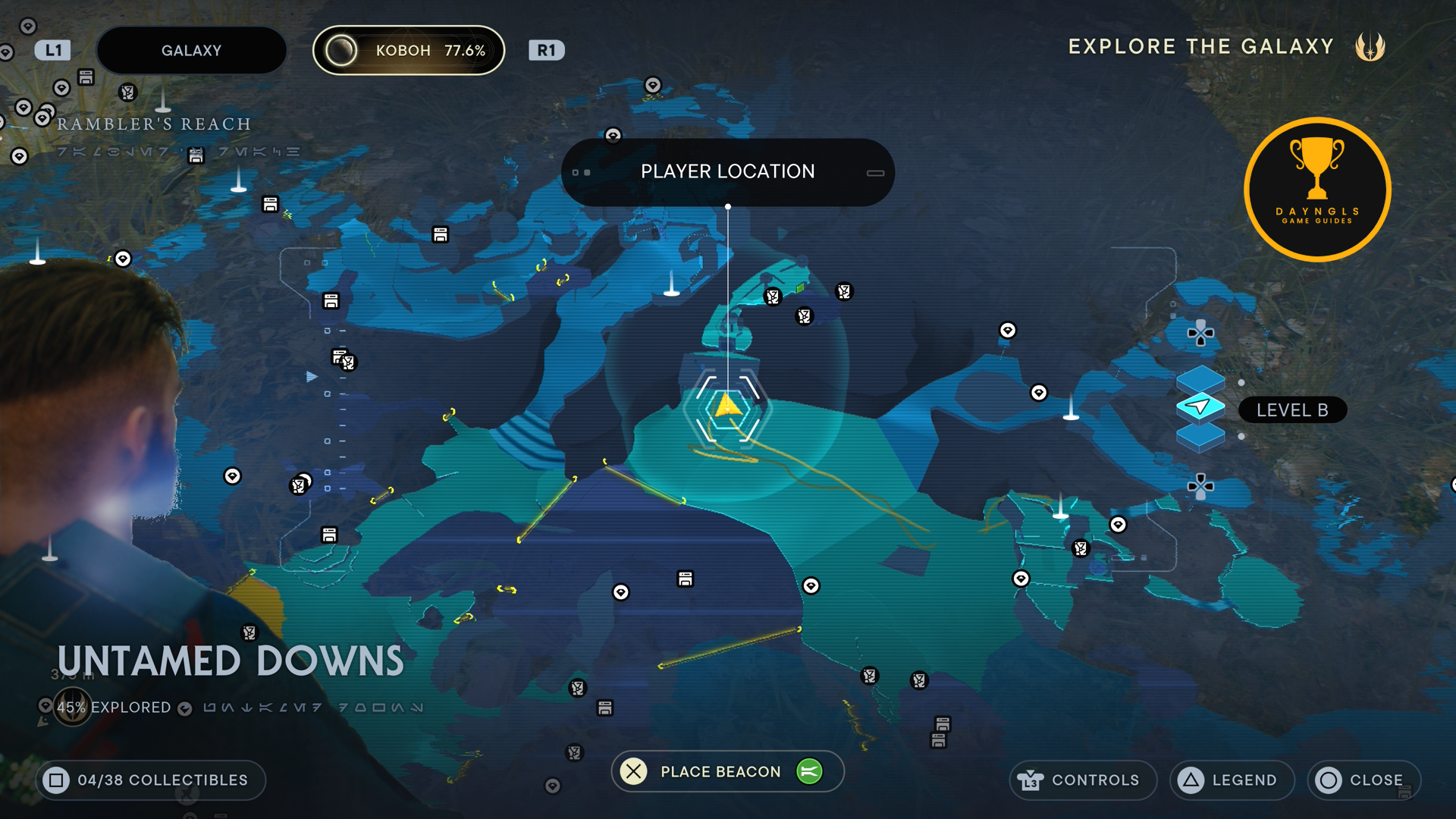The width and height of the screenshot is (1456, 819).
Task: Select the Rambler's Reach area label
Action: point(154,124)
